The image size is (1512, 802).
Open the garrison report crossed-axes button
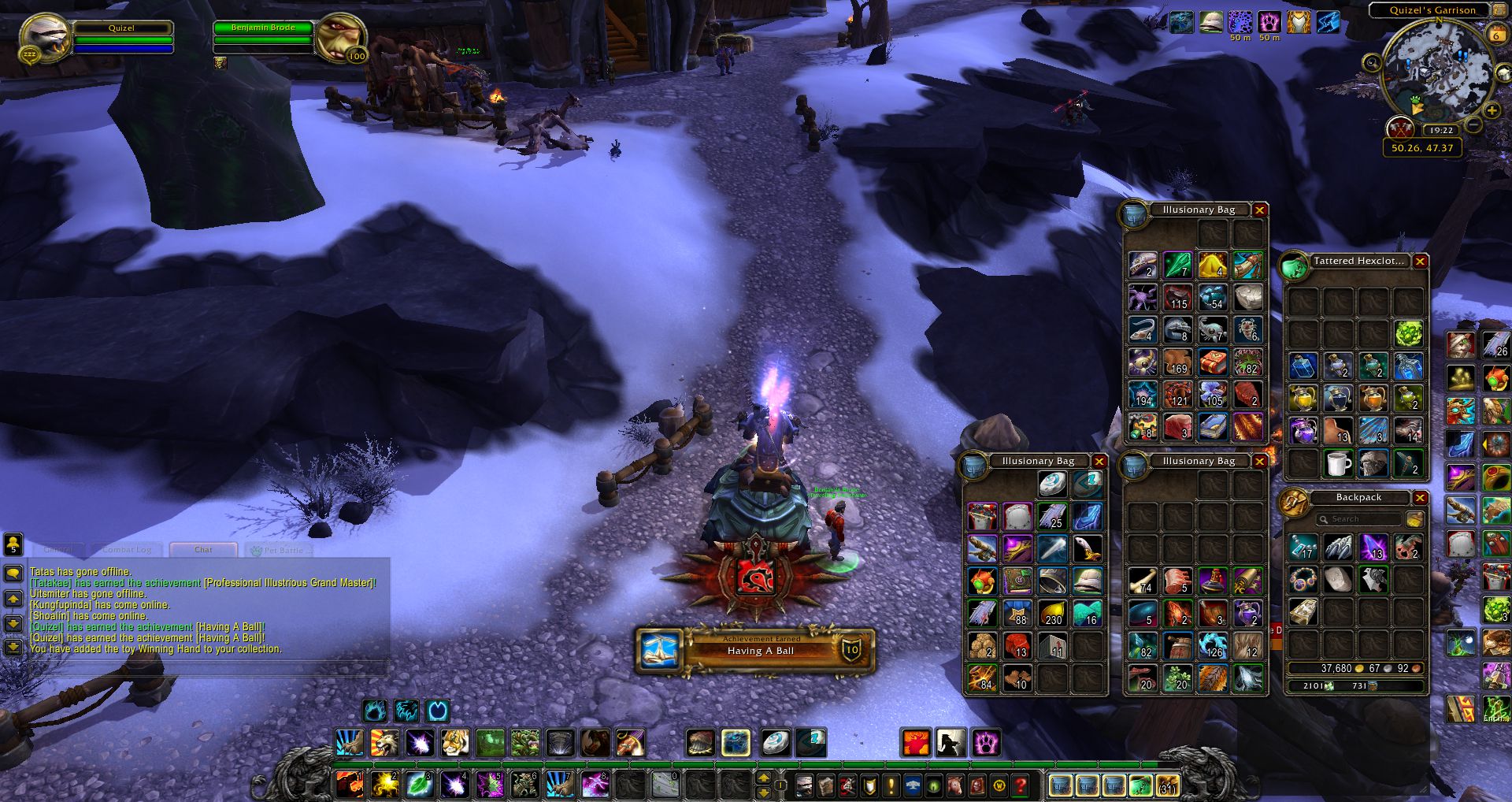pos(1400,128)
